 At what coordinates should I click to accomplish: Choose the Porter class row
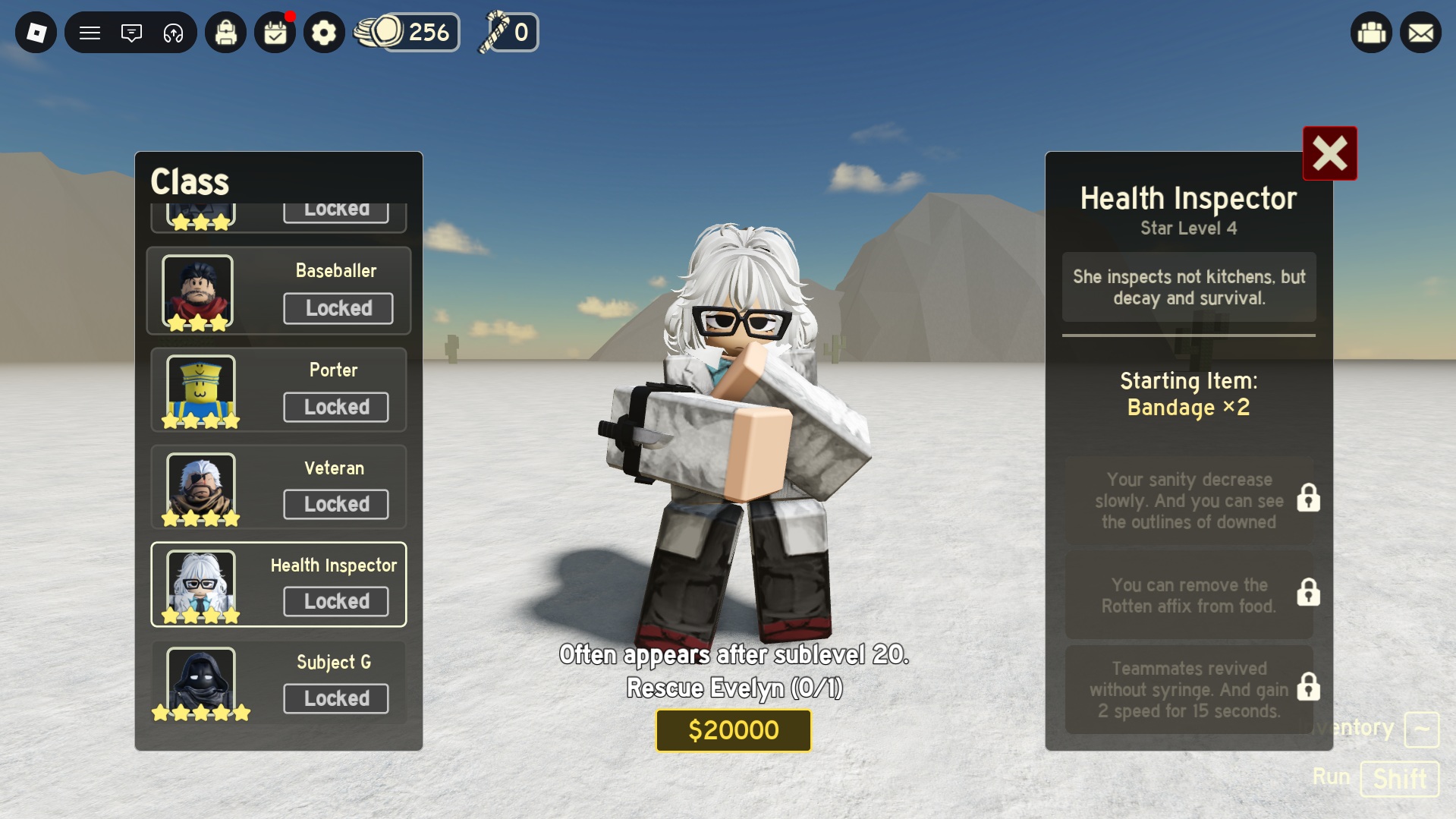tap(278, 390)
